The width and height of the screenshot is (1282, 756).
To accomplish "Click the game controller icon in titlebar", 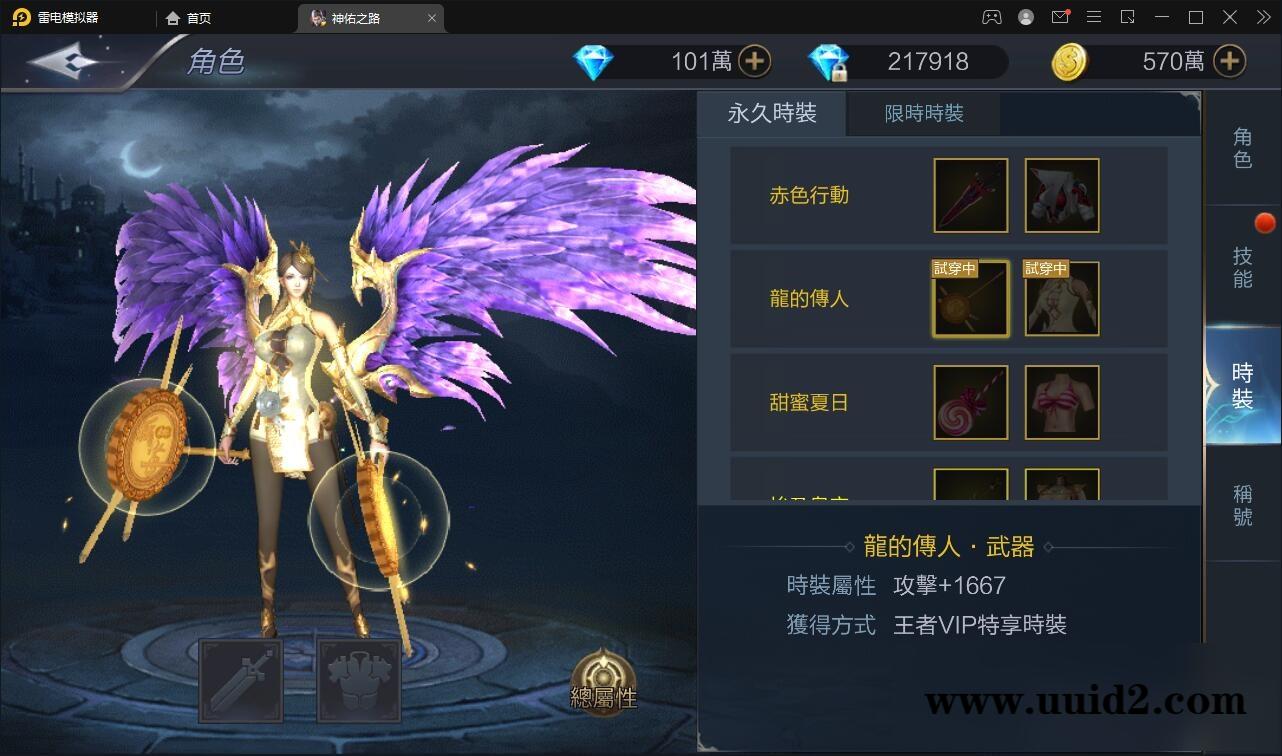I will point(992,17).
